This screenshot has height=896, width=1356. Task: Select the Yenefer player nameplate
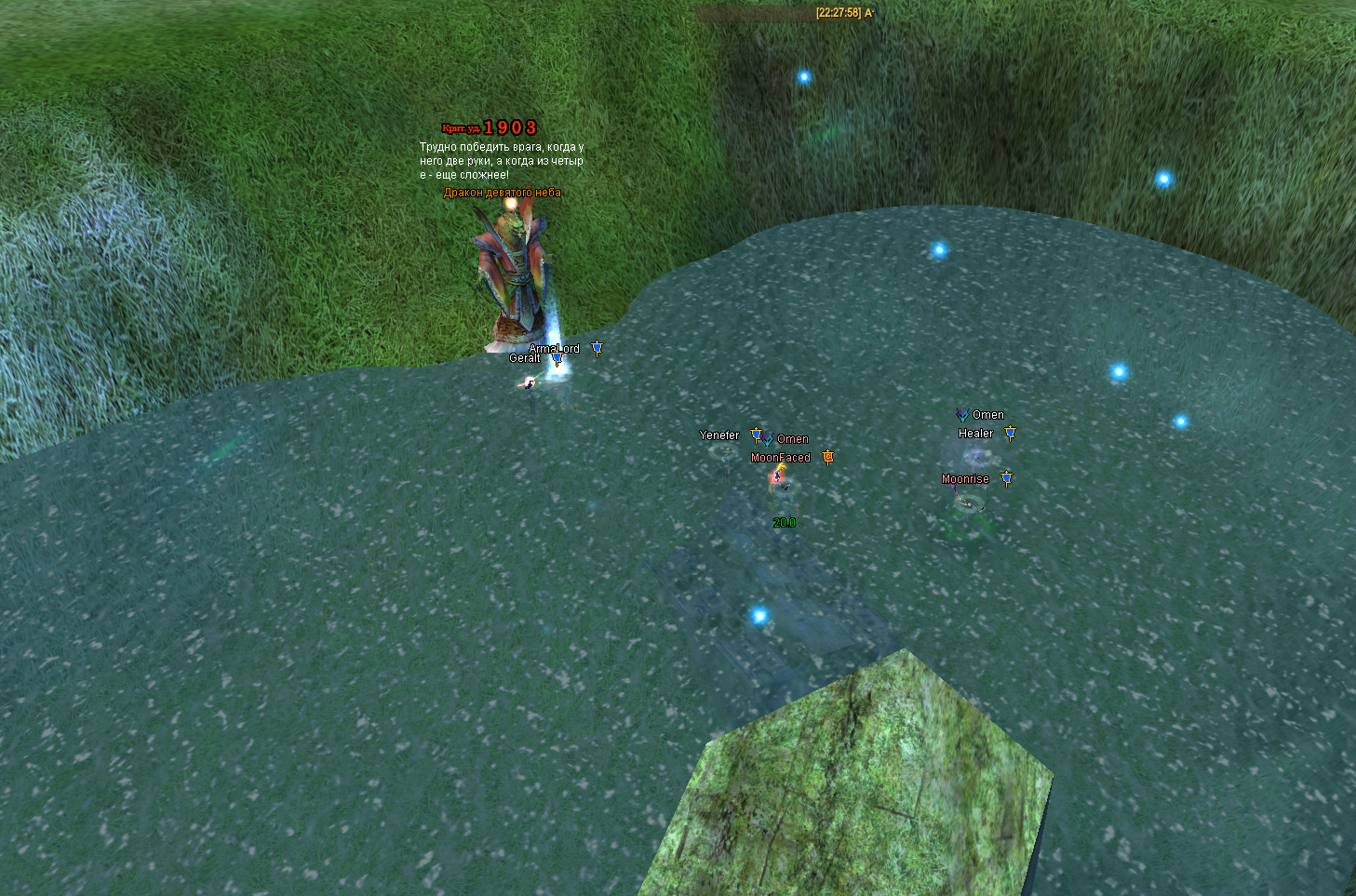point(718,435)
